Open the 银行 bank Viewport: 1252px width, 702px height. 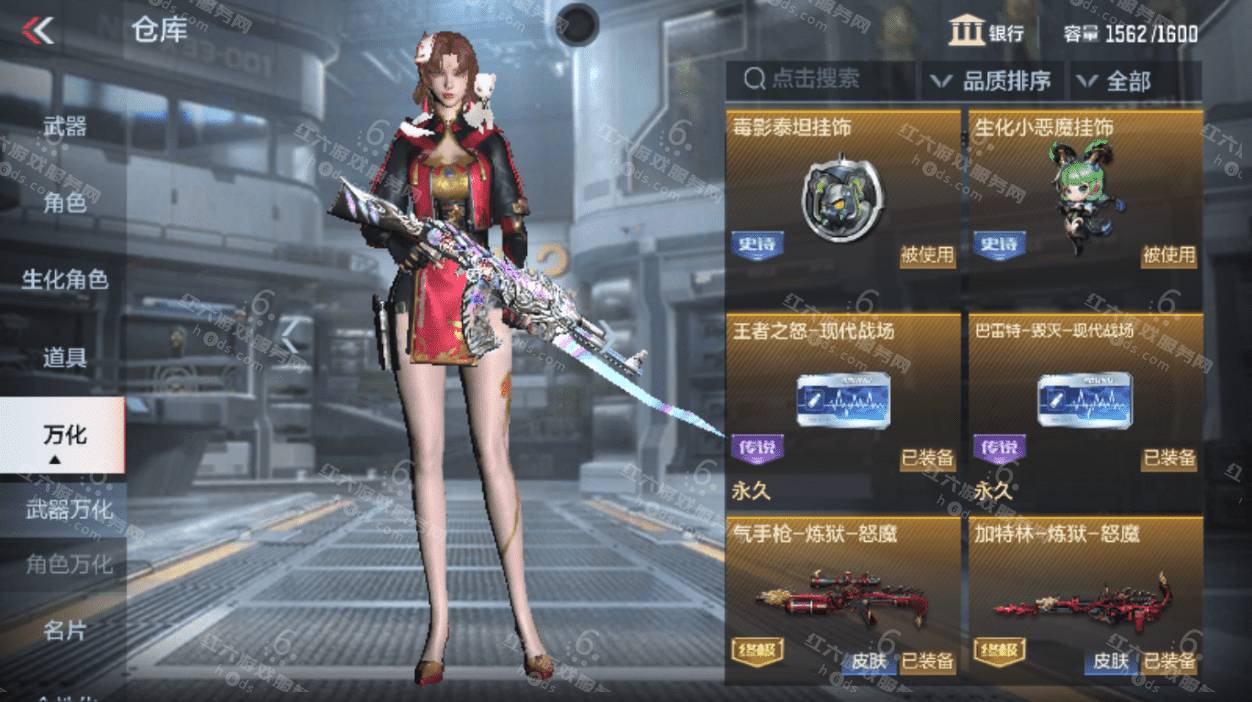(986, 33)
